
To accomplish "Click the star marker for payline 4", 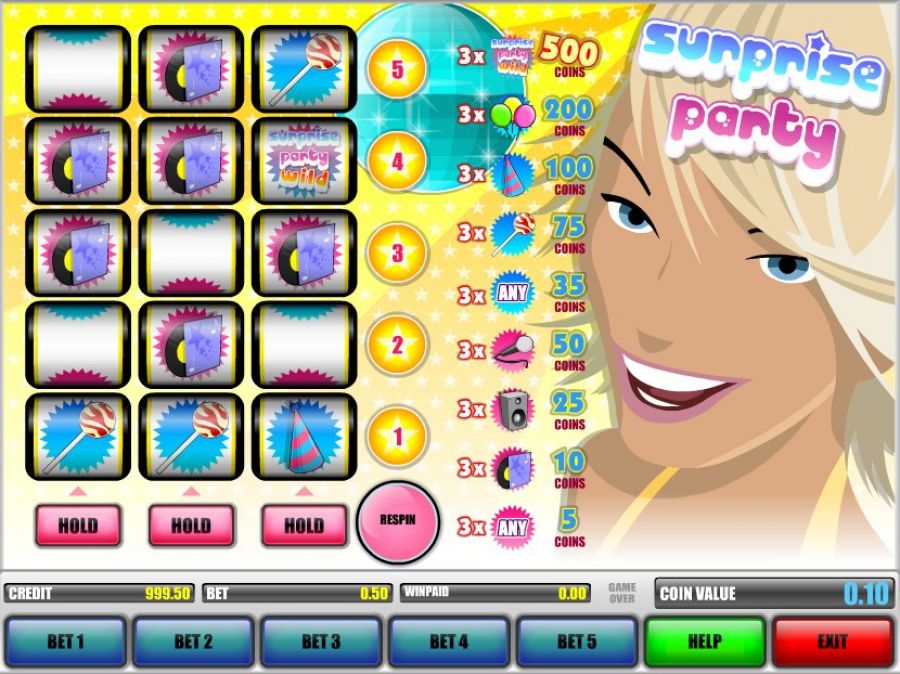I will click(397, 161).
